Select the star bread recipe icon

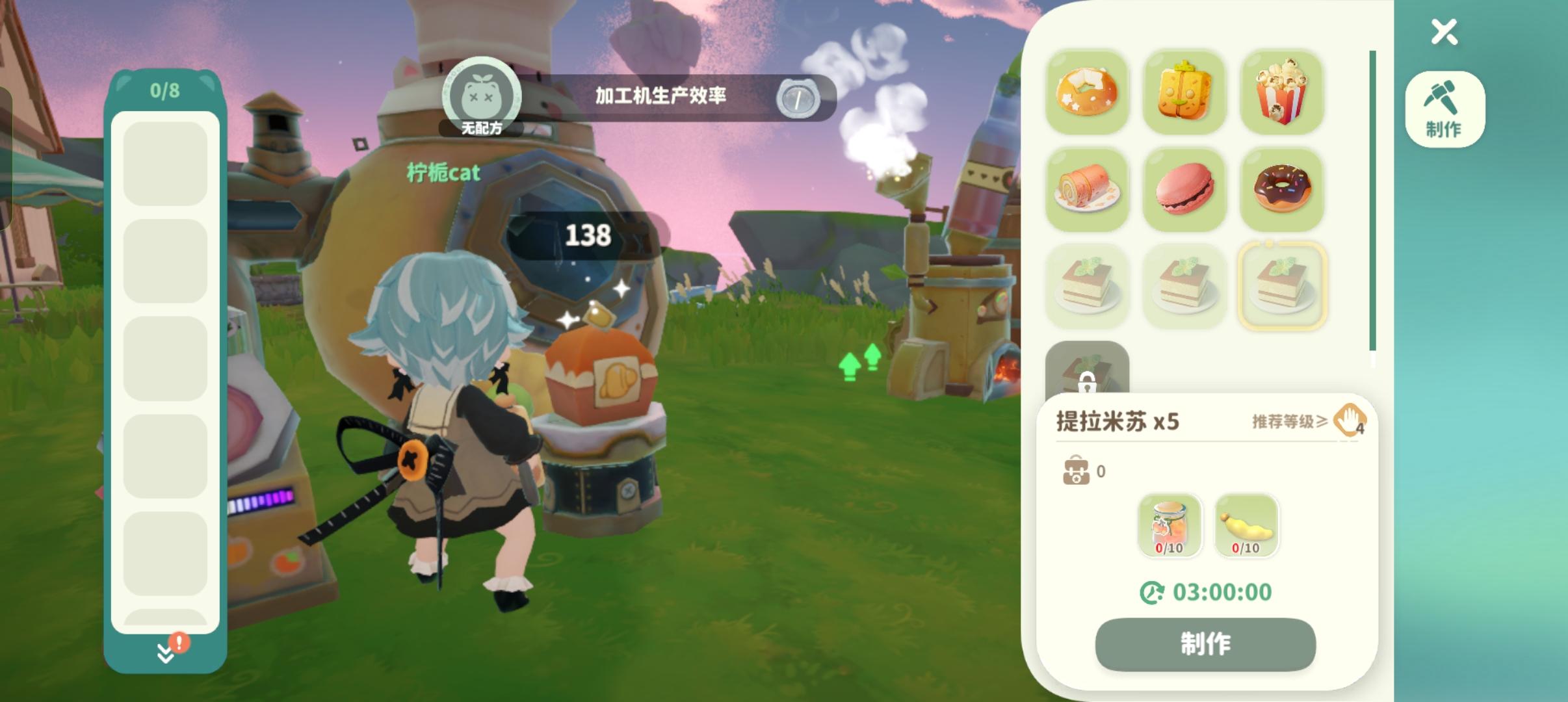1088,93
